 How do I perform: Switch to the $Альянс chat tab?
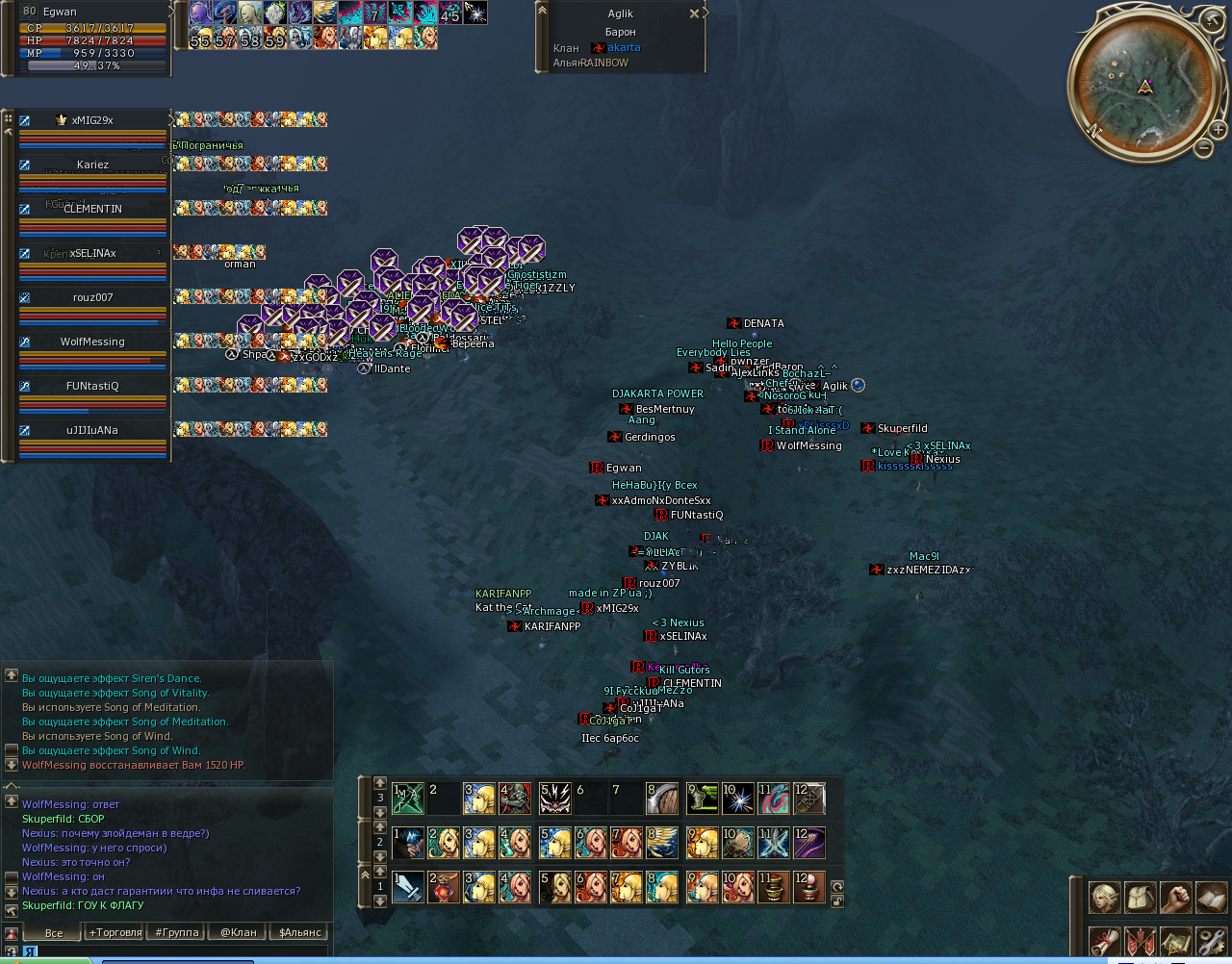299,932
